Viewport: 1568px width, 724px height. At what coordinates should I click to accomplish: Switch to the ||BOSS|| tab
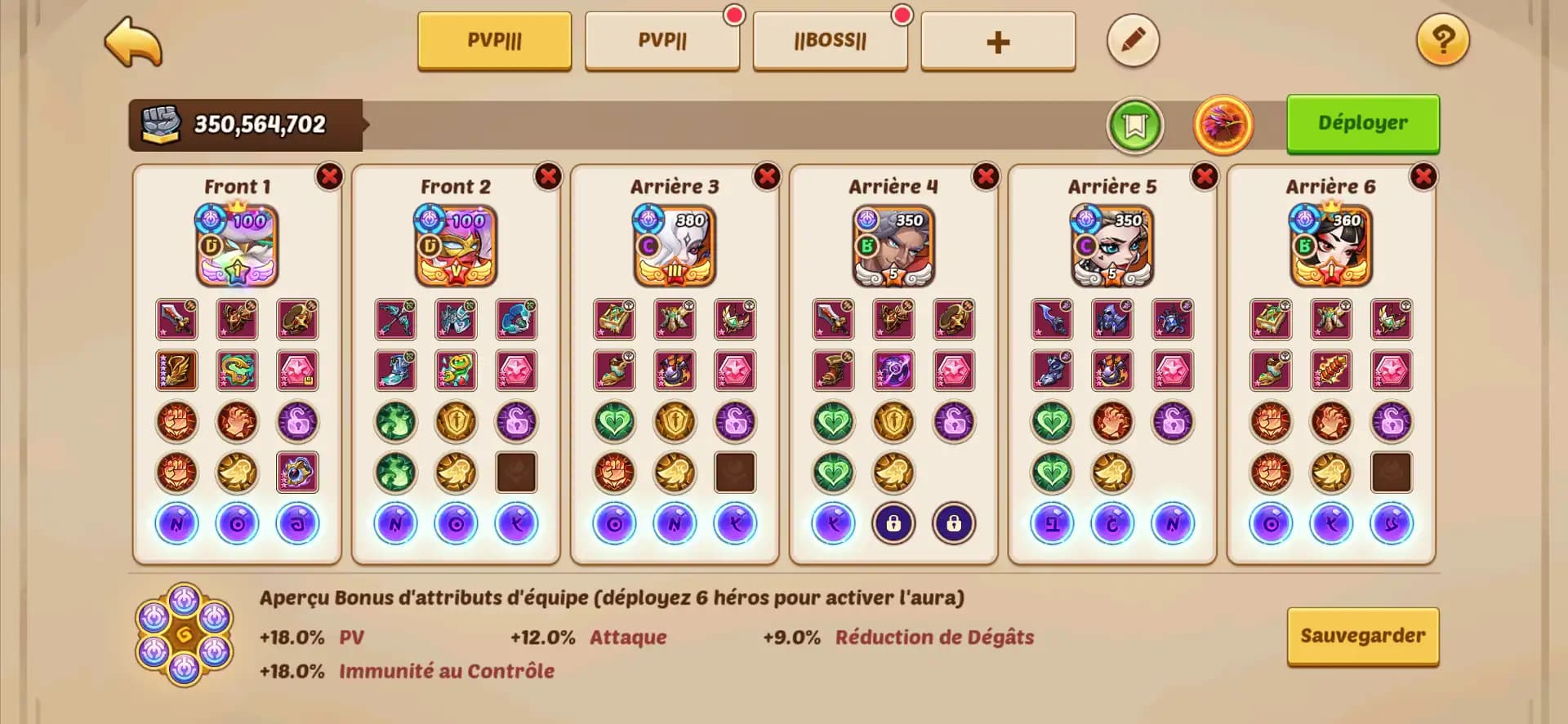tap(831, 41)
